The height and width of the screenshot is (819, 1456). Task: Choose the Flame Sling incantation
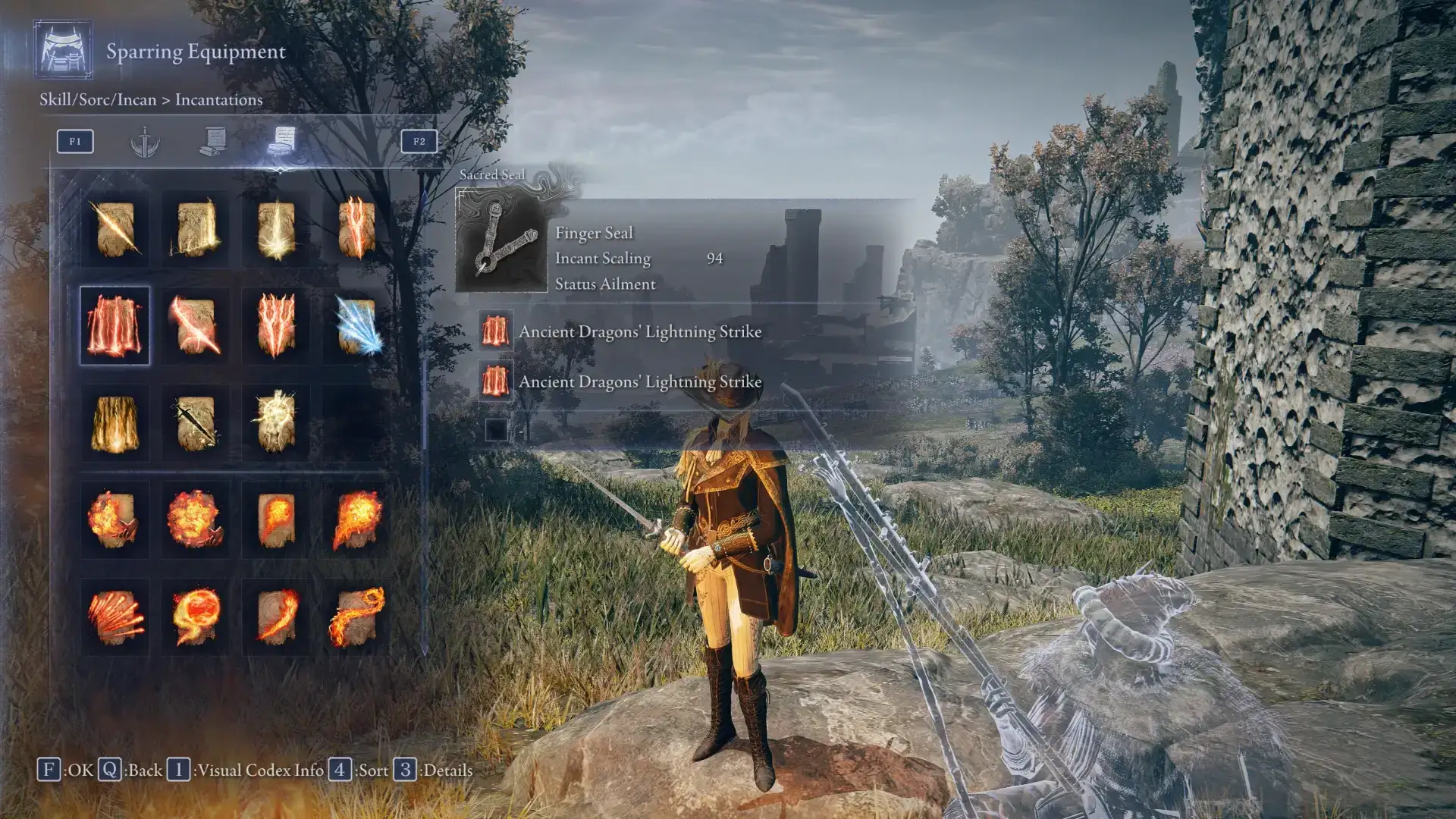pos(276,520)
